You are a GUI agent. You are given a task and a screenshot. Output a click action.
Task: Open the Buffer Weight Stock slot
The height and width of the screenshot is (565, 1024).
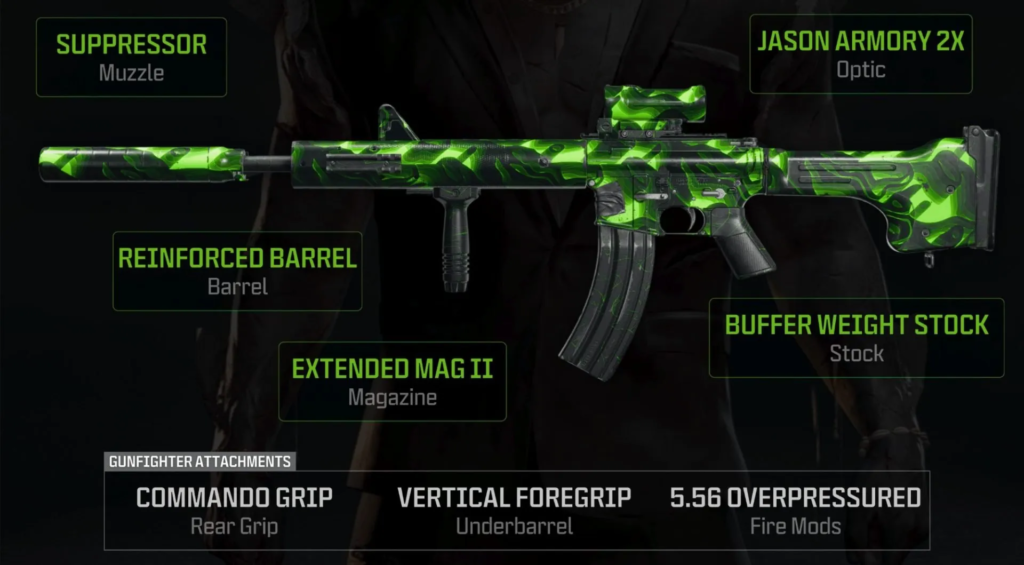point(856,336)
